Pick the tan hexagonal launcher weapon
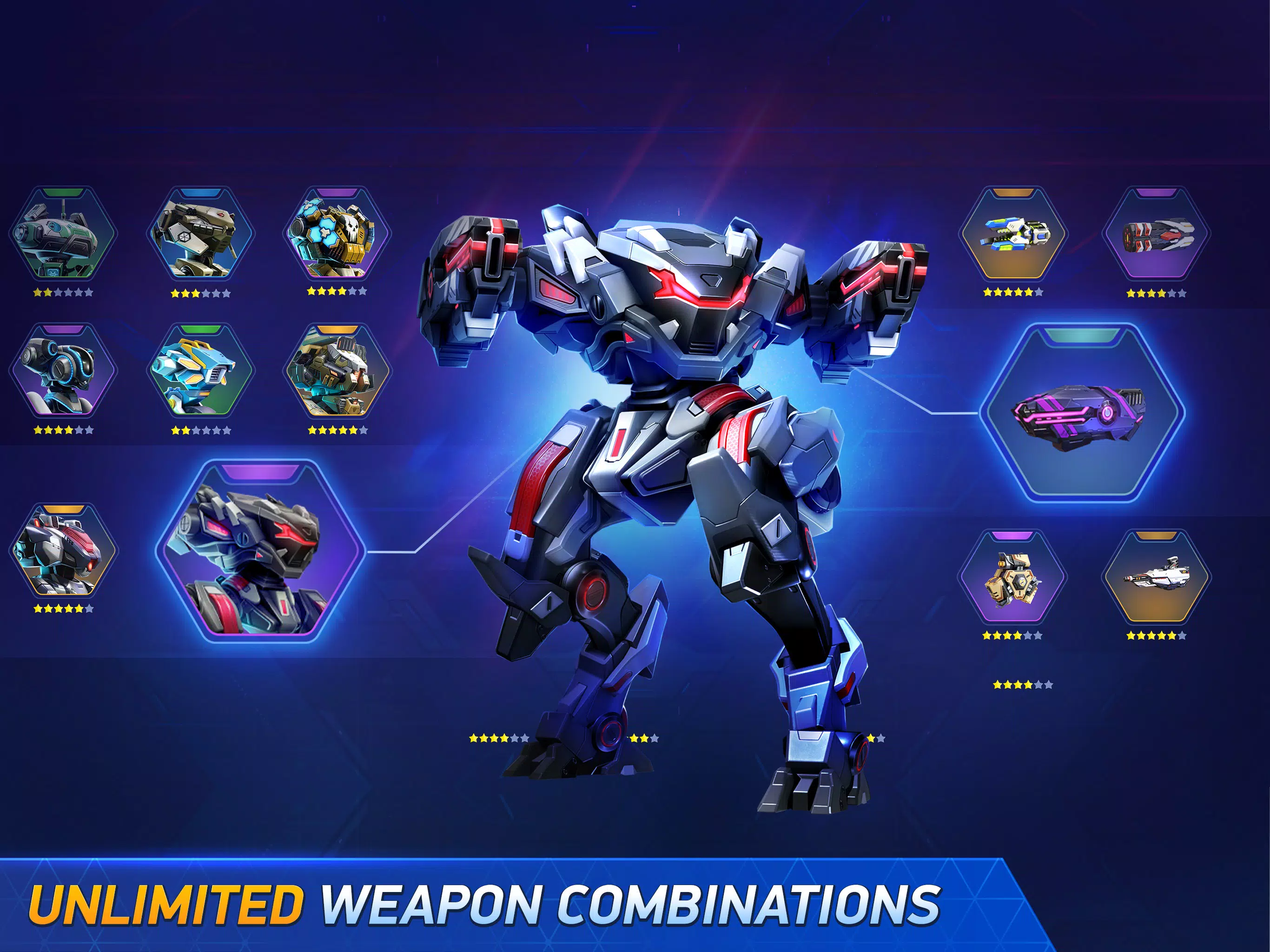 tap(1013, 577)
